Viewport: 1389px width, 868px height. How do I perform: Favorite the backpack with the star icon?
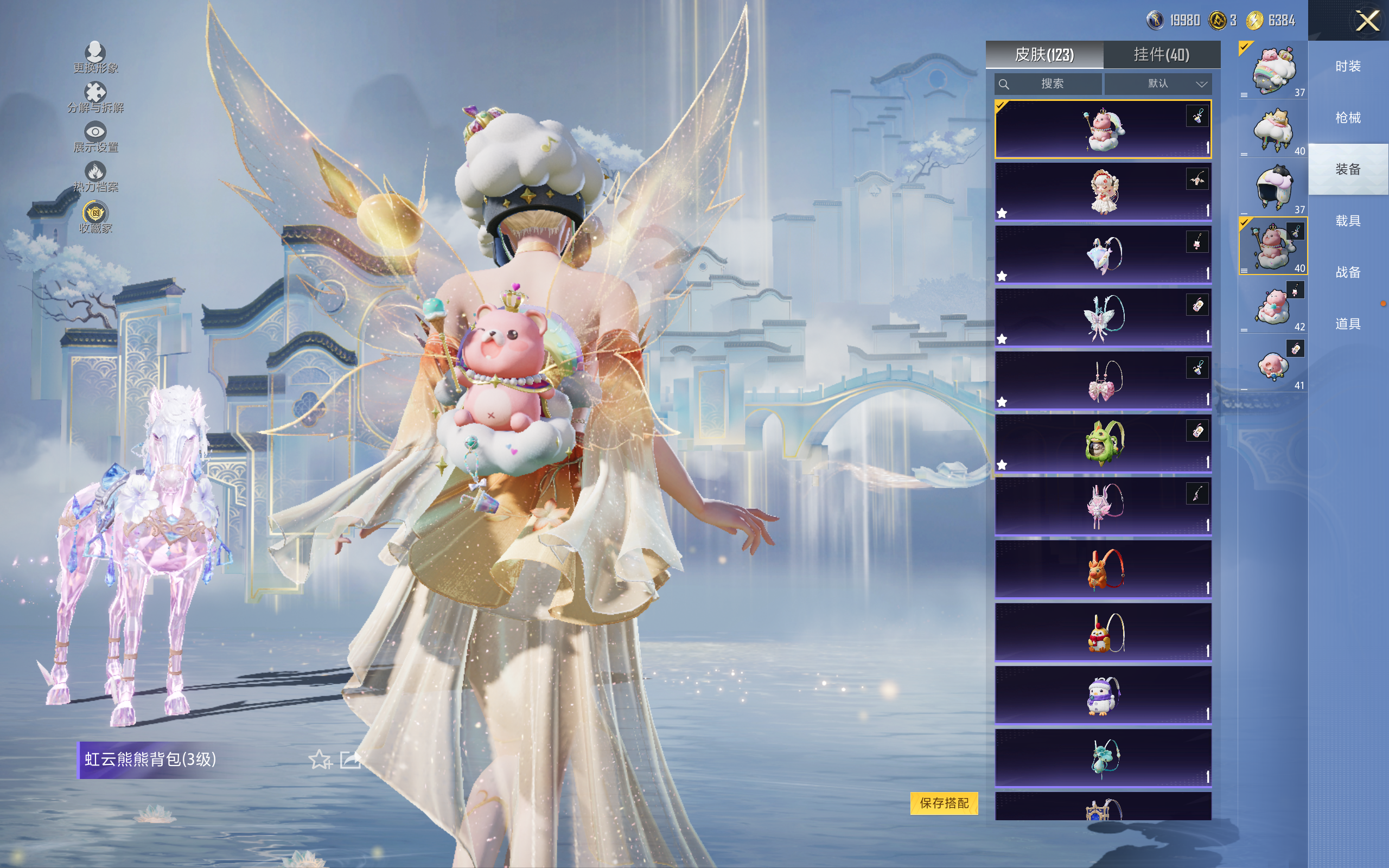pos(320,759)
